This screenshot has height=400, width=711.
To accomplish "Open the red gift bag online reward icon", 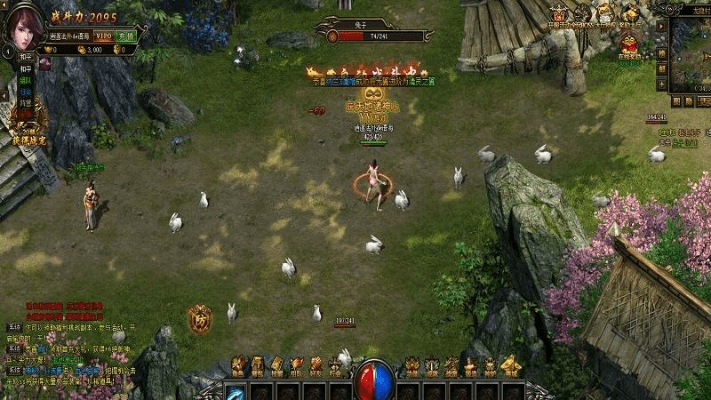I will point(630,44).
